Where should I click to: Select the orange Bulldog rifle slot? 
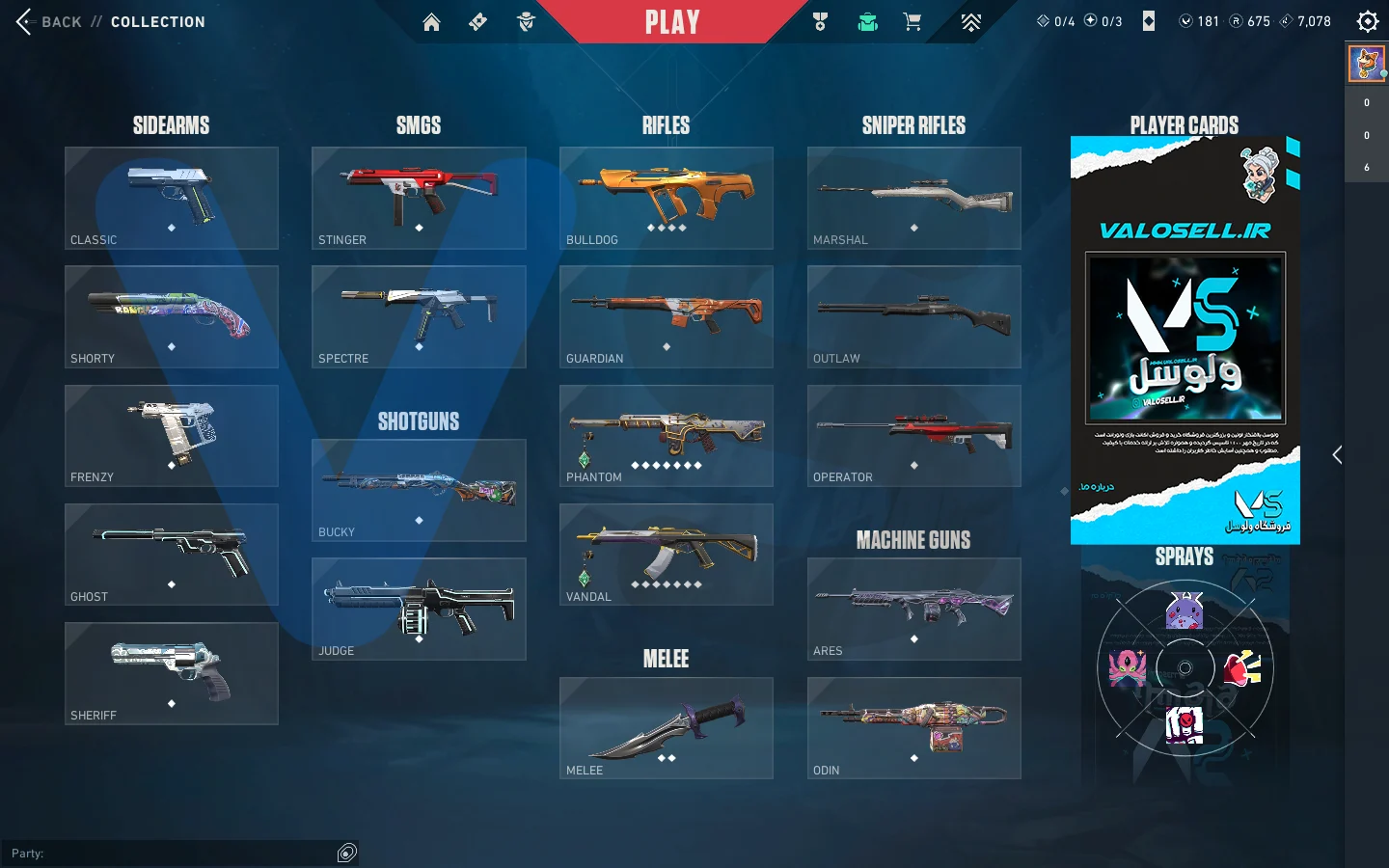[x=667, y=198]
